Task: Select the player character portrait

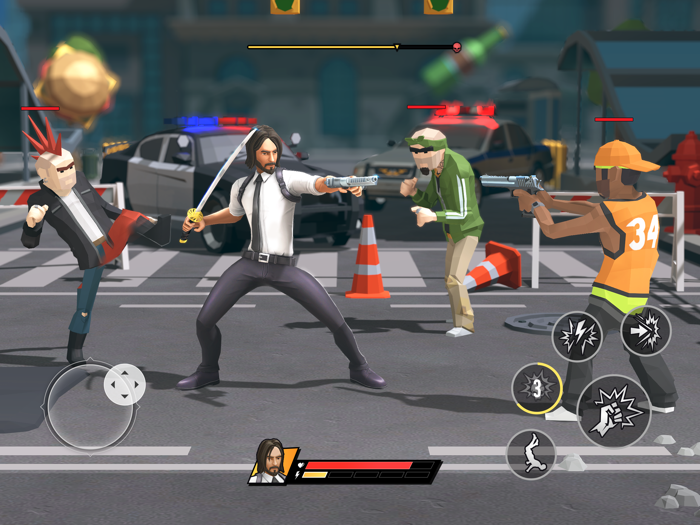Action: point(270,463)
